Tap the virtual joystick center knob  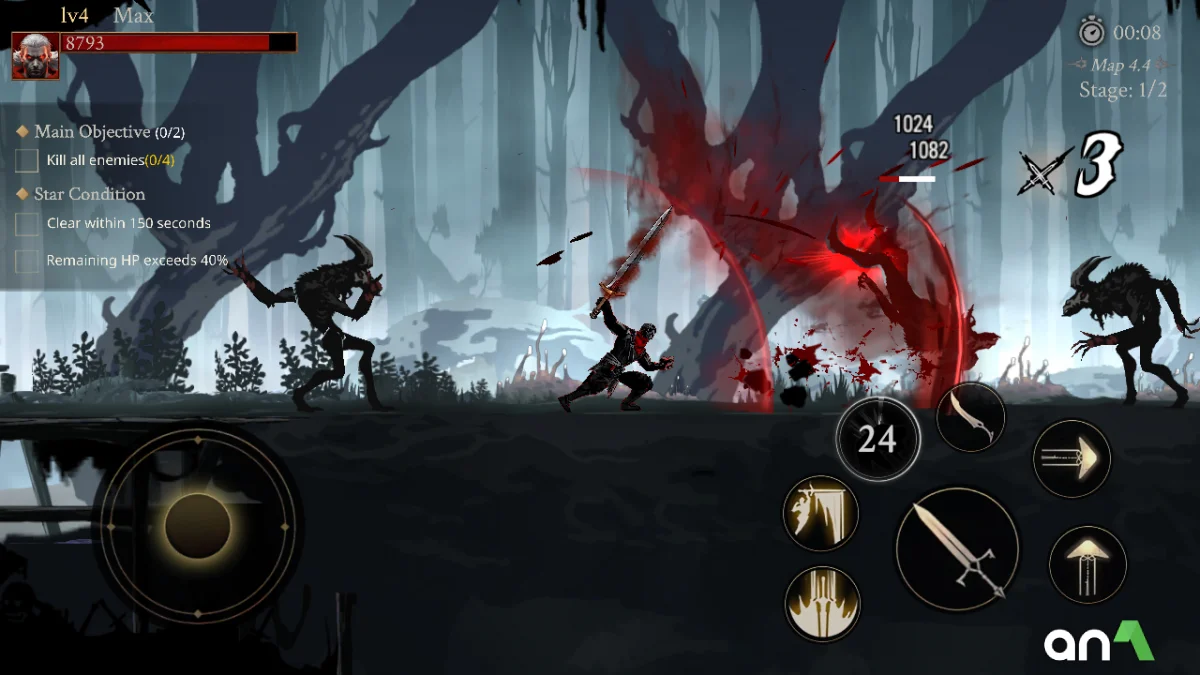pos(198,526)
